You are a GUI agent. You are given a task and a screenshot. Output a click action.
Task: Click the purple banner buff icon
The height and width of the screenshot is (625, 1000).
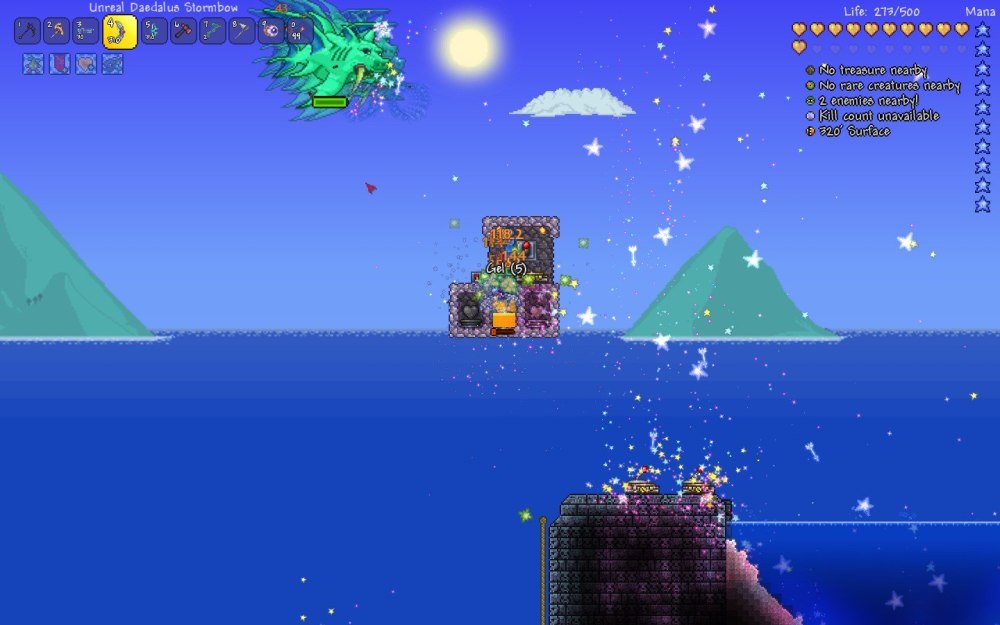[x=60, y=64]
